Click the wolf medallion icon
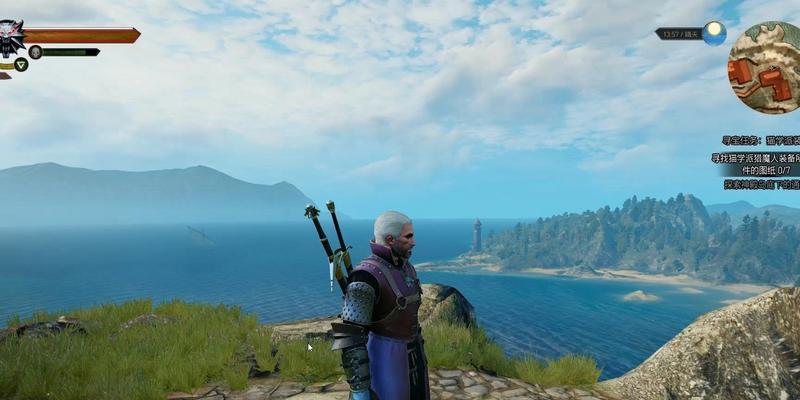 coord(11,38)
